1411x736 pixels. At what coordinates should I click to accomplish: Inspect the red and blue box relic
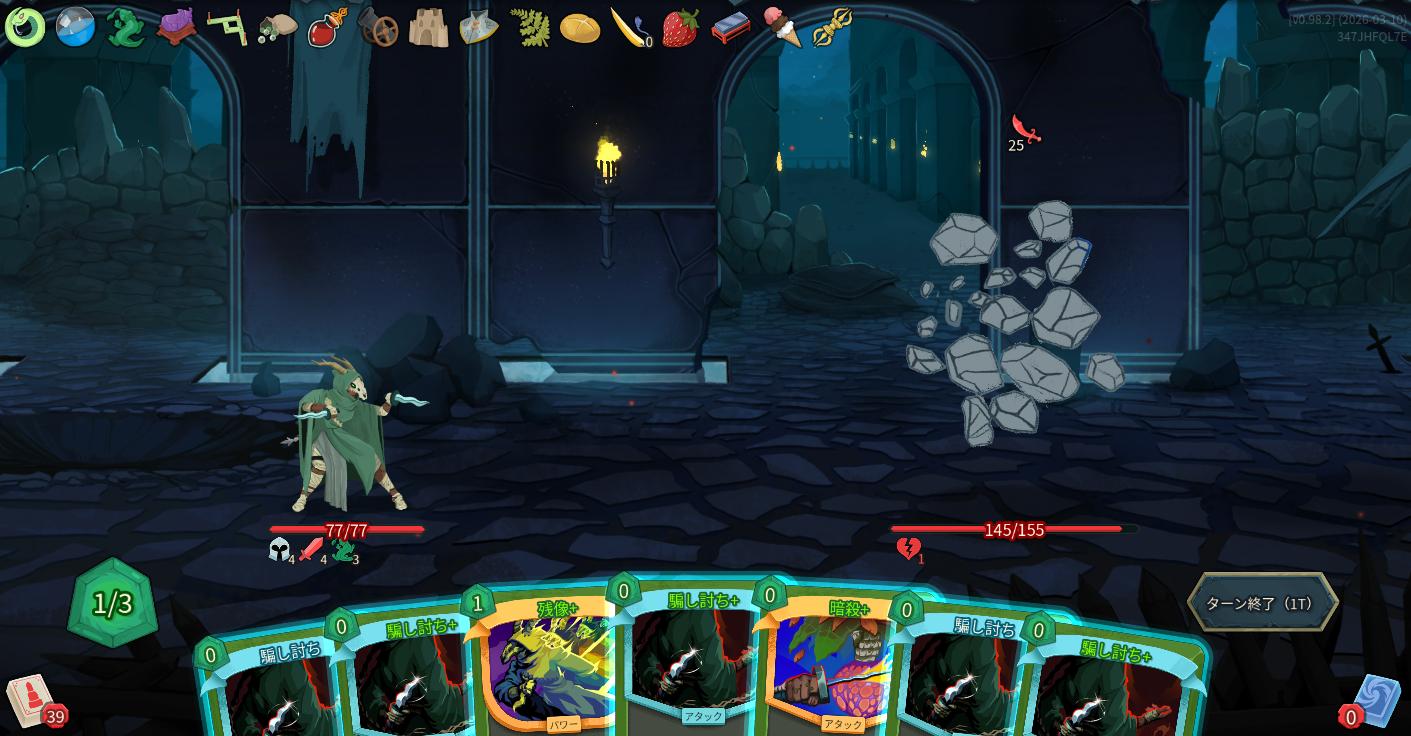731,28
